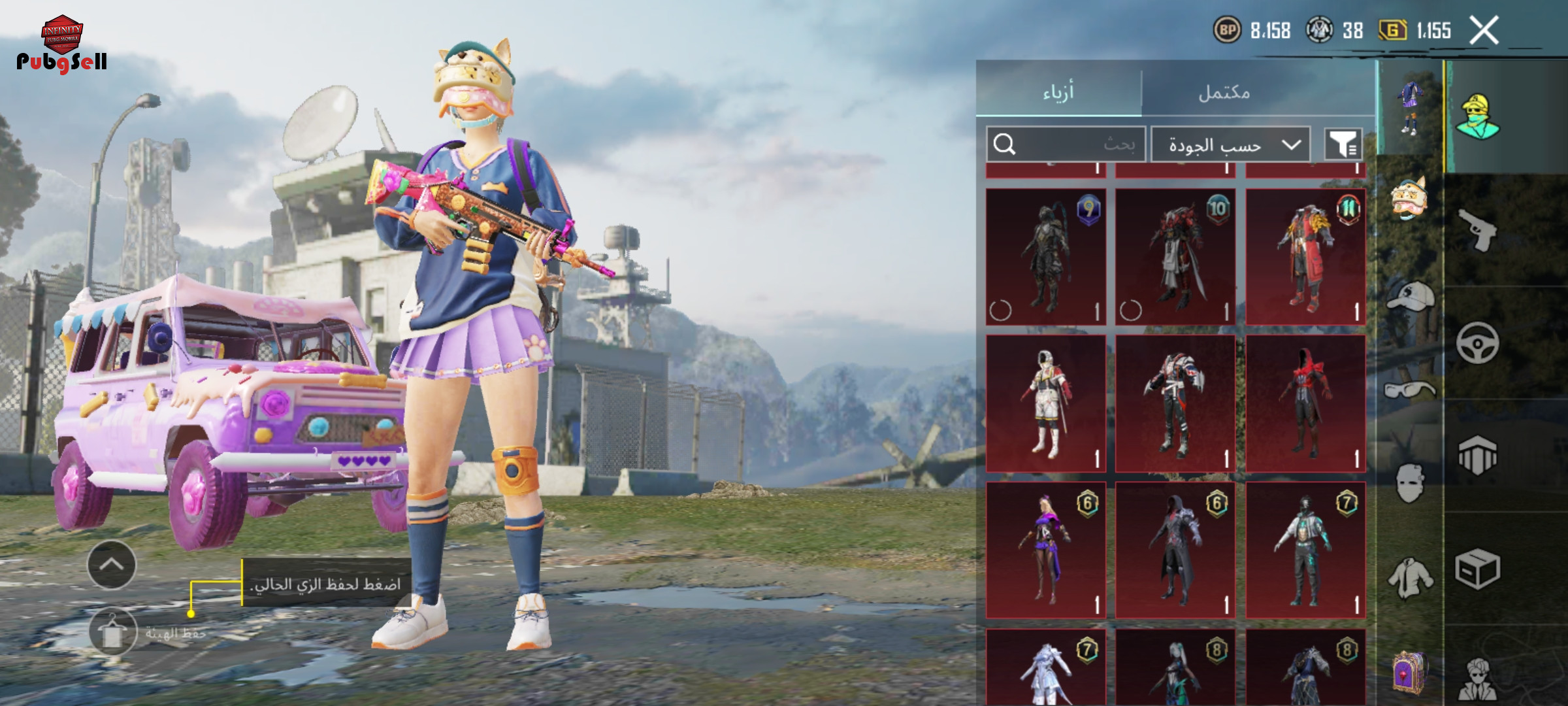
Task: Select the level 9 black armor outfit
Action: click(1045, 257)
